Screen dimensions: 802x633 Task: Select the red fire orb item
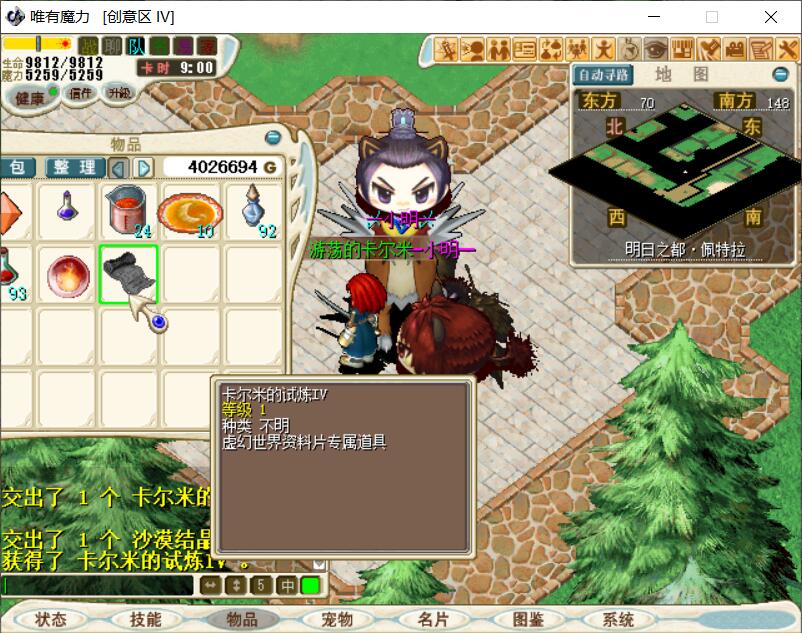coord(65,273)
